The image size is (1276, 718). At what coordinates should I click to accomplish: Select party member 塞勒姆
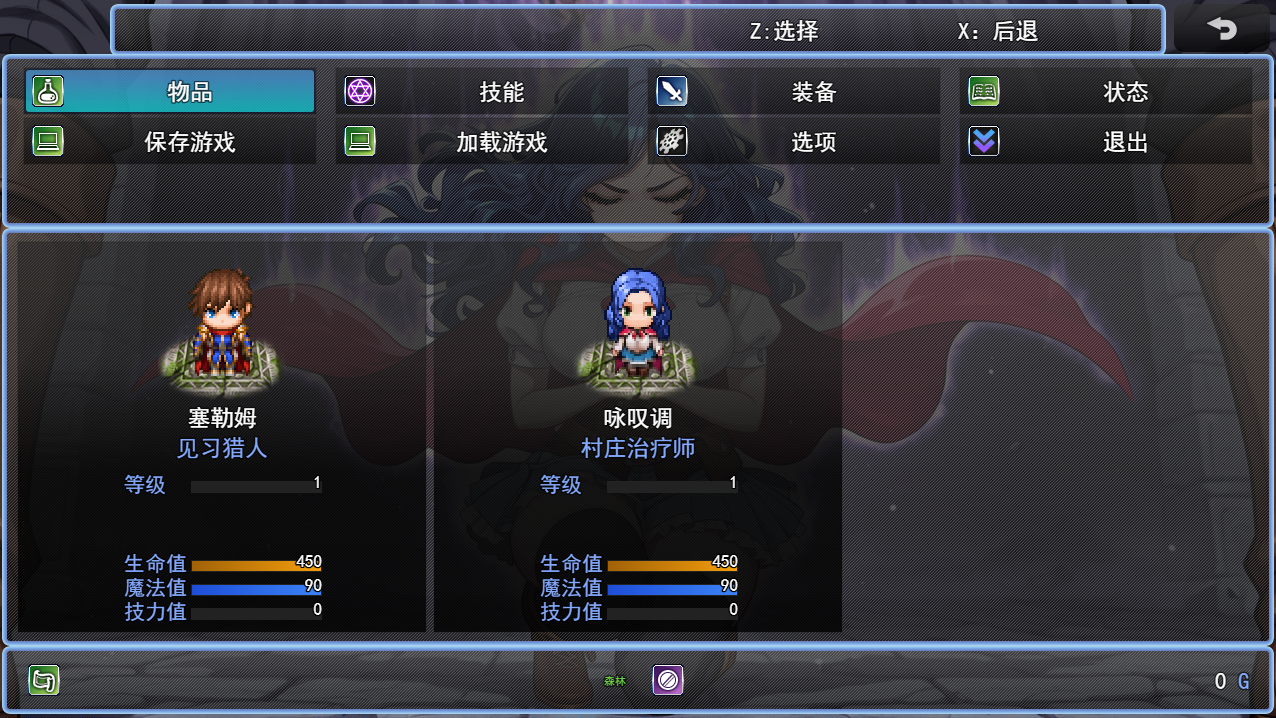pyautogui.click(x=222, y=436)
